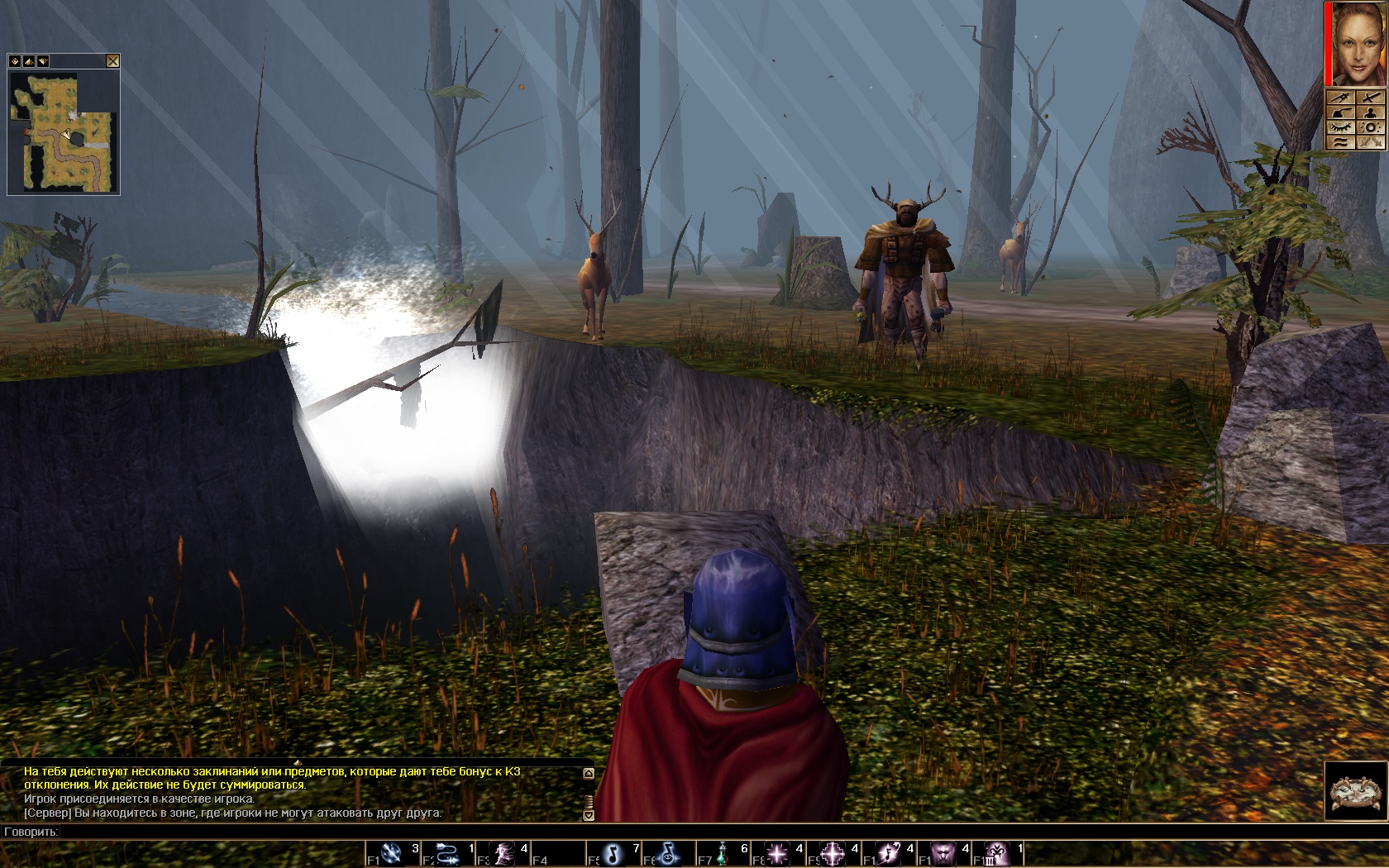Select the cross-shaped healing spell in slot F9
Screen dimensions: 1389x868
[833, 854]
